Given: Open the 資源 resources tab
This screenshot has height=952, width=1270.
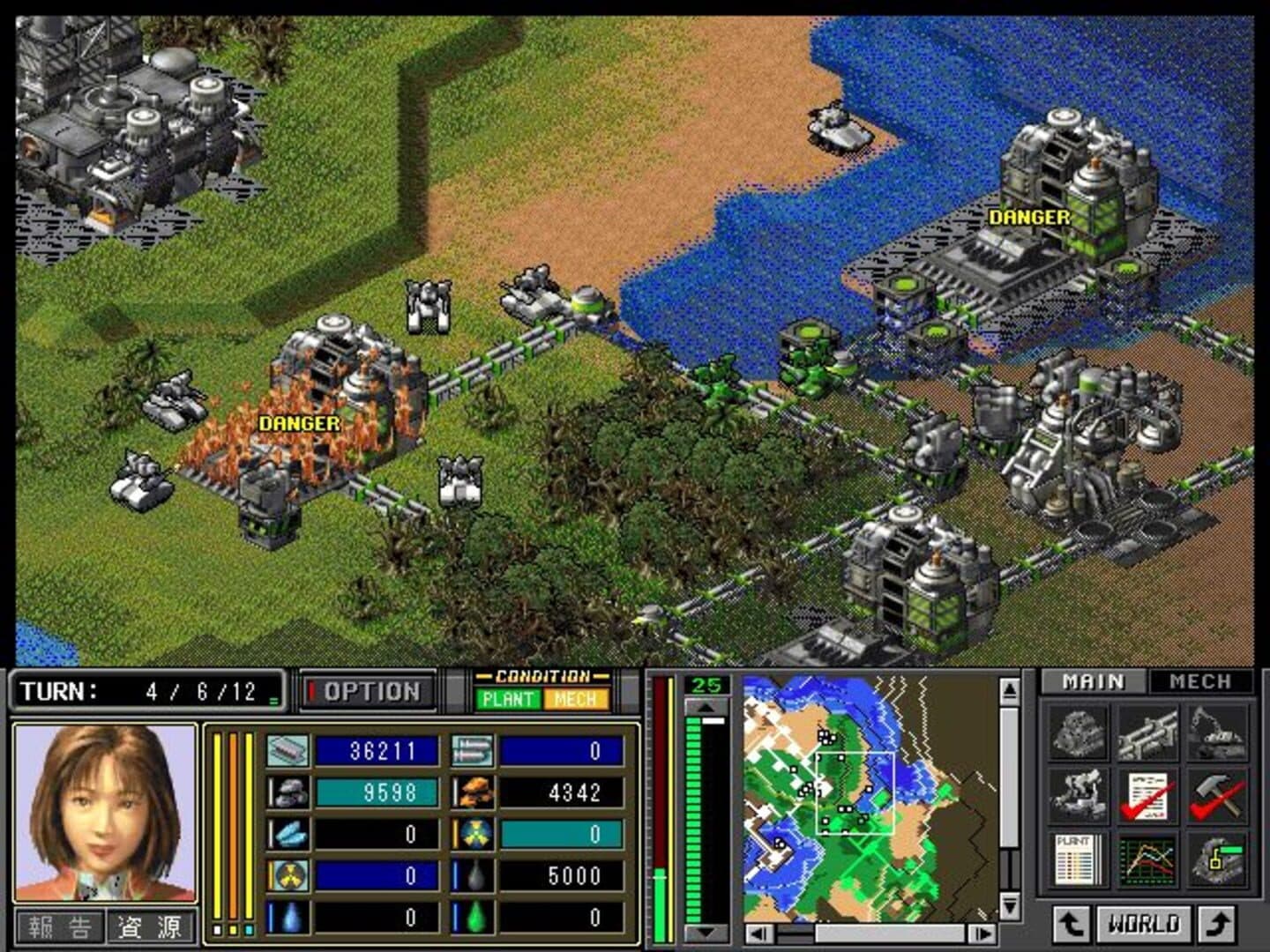Looking at the screenshot, I should pyautogui.click(x=150, y=926).
